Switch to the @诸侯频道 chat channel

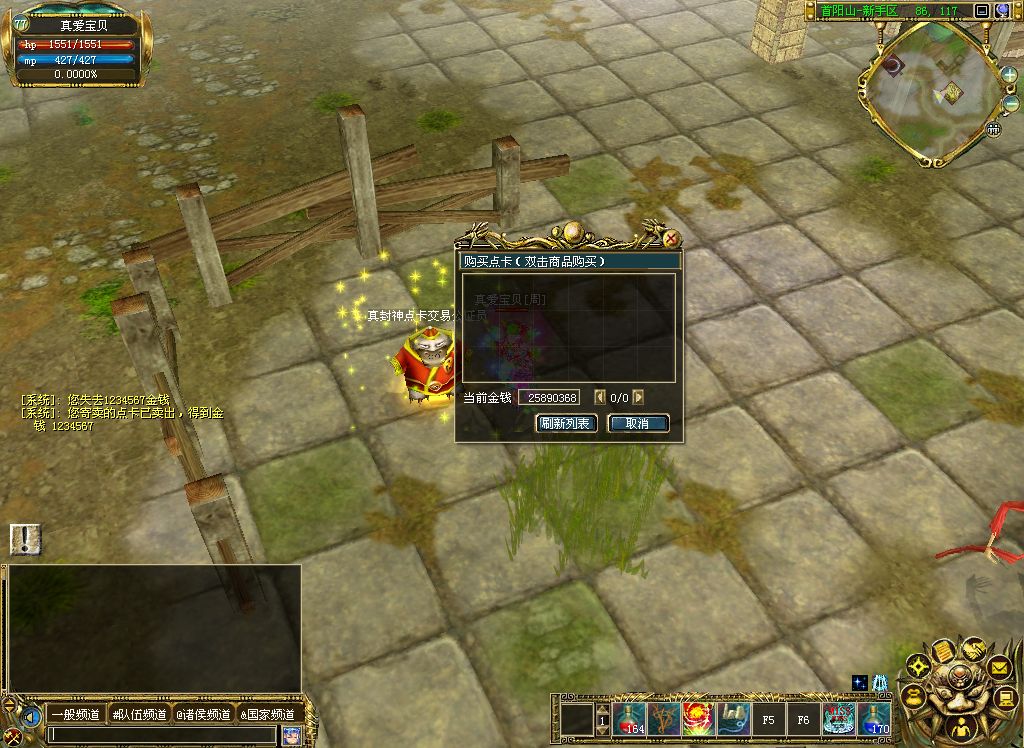pos(203,714)
